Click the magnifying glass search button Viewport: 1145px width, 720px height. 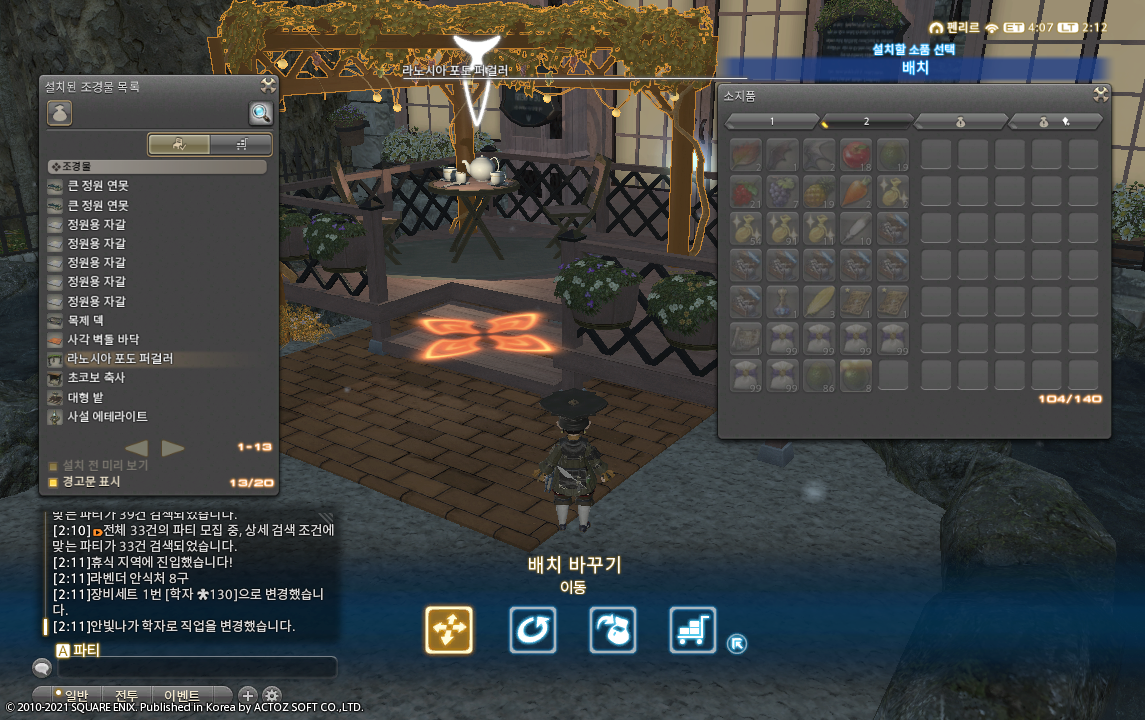click(x=261, y=113)
